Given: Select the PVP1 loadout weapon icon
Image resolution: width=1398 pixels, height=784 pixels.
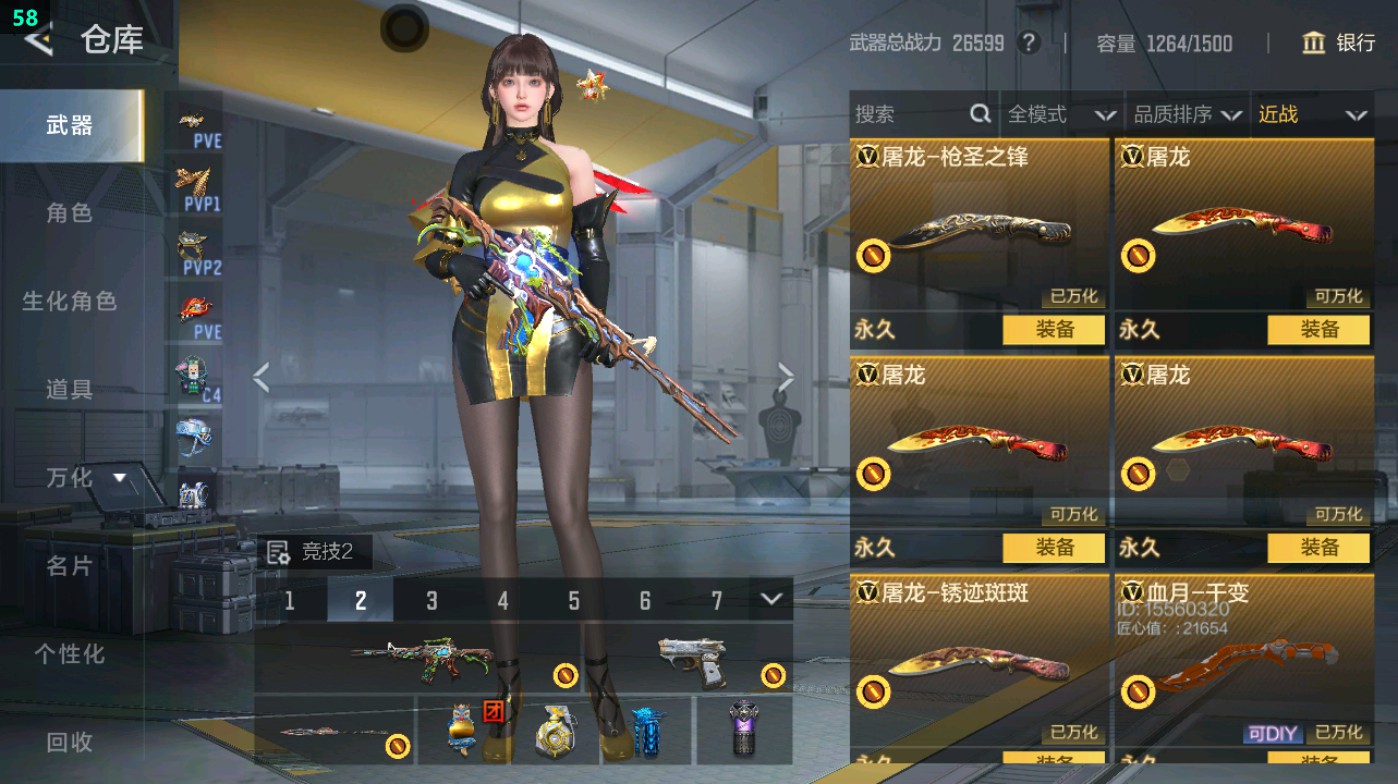Looking at the screenshot, I should click(x=198, y=185).
